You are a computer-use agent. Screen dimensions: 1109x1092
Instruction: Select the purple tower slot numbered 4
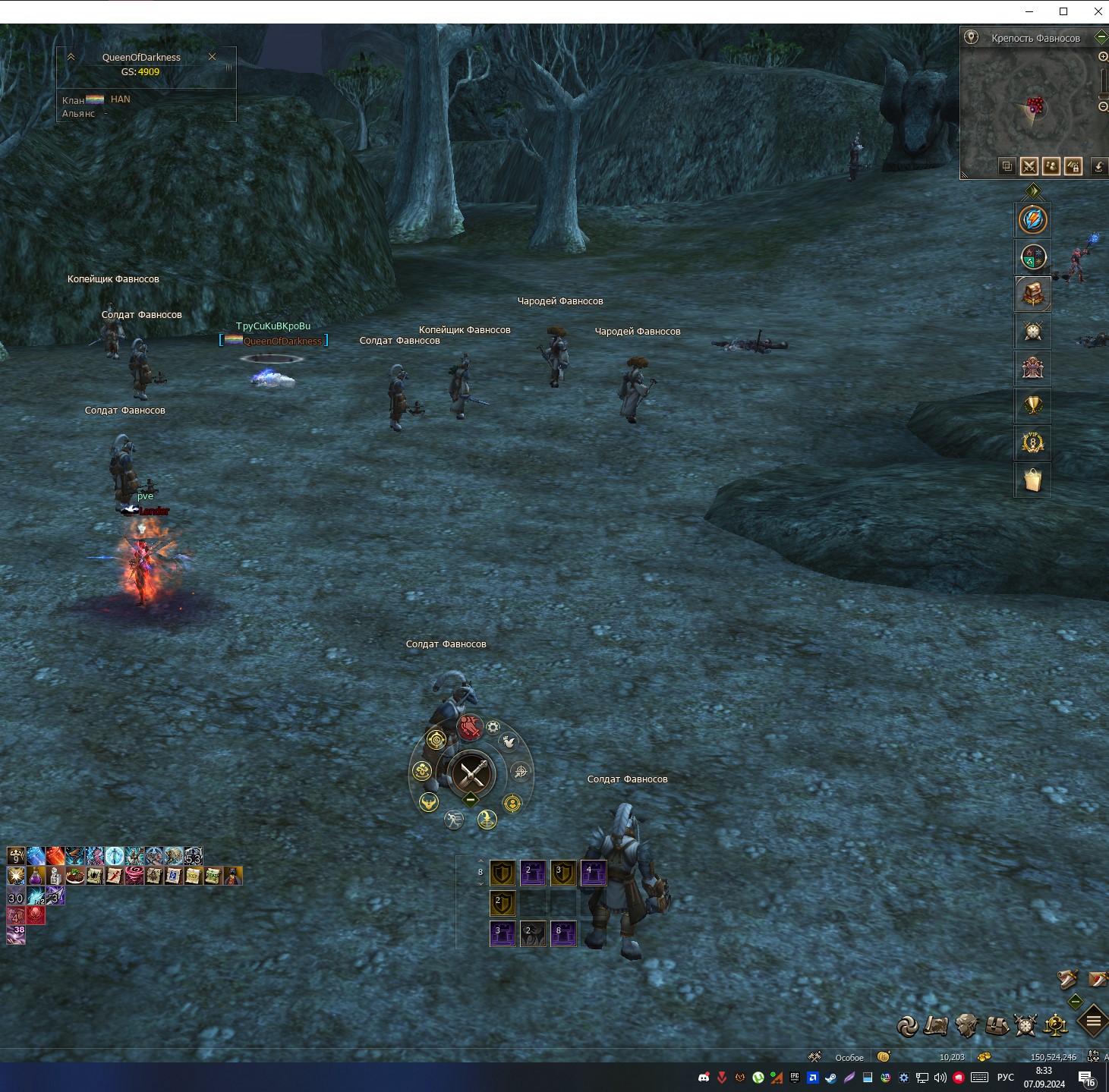[x=593, y=873]
